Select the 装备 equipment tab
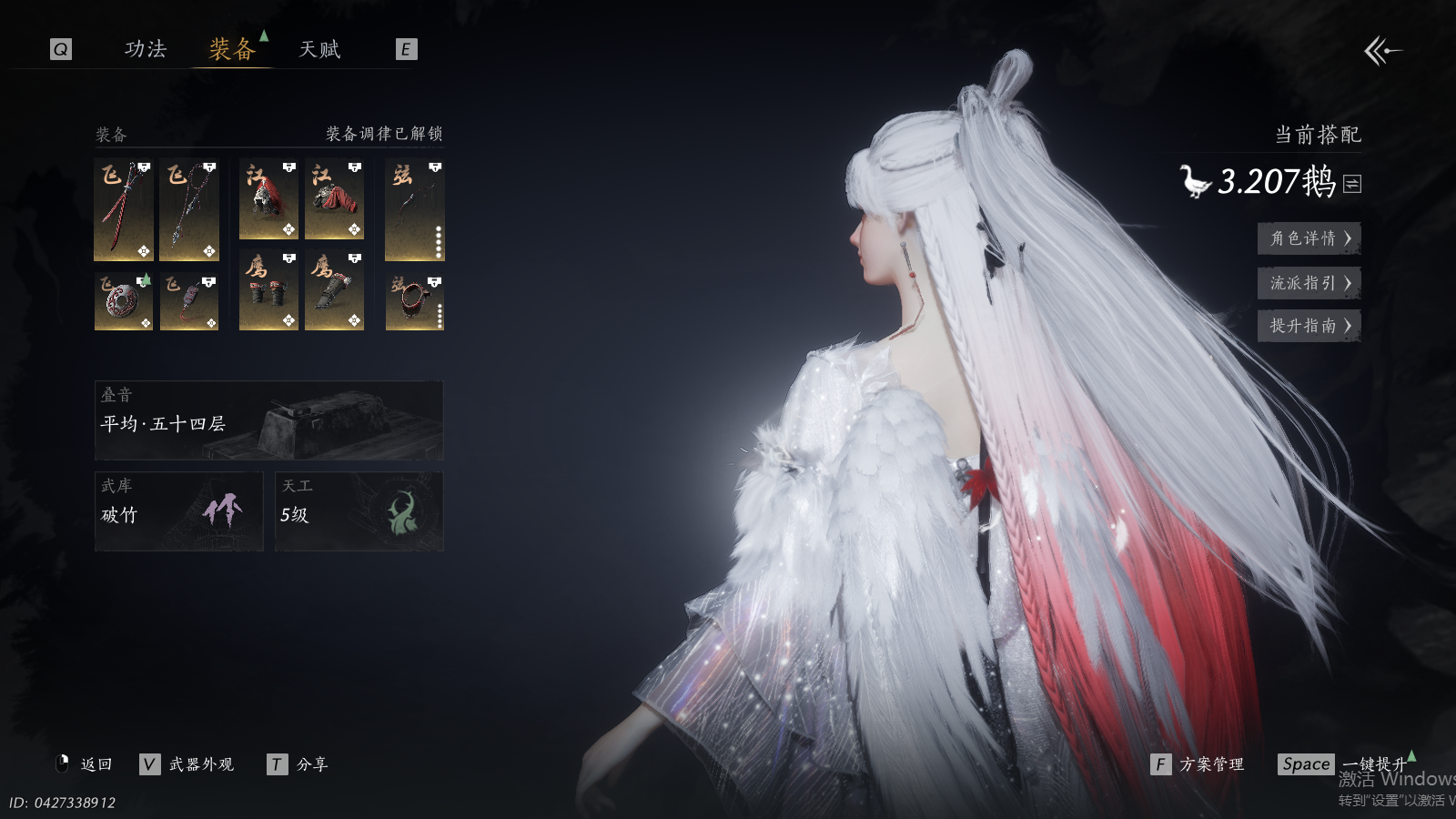 [232, 49]
